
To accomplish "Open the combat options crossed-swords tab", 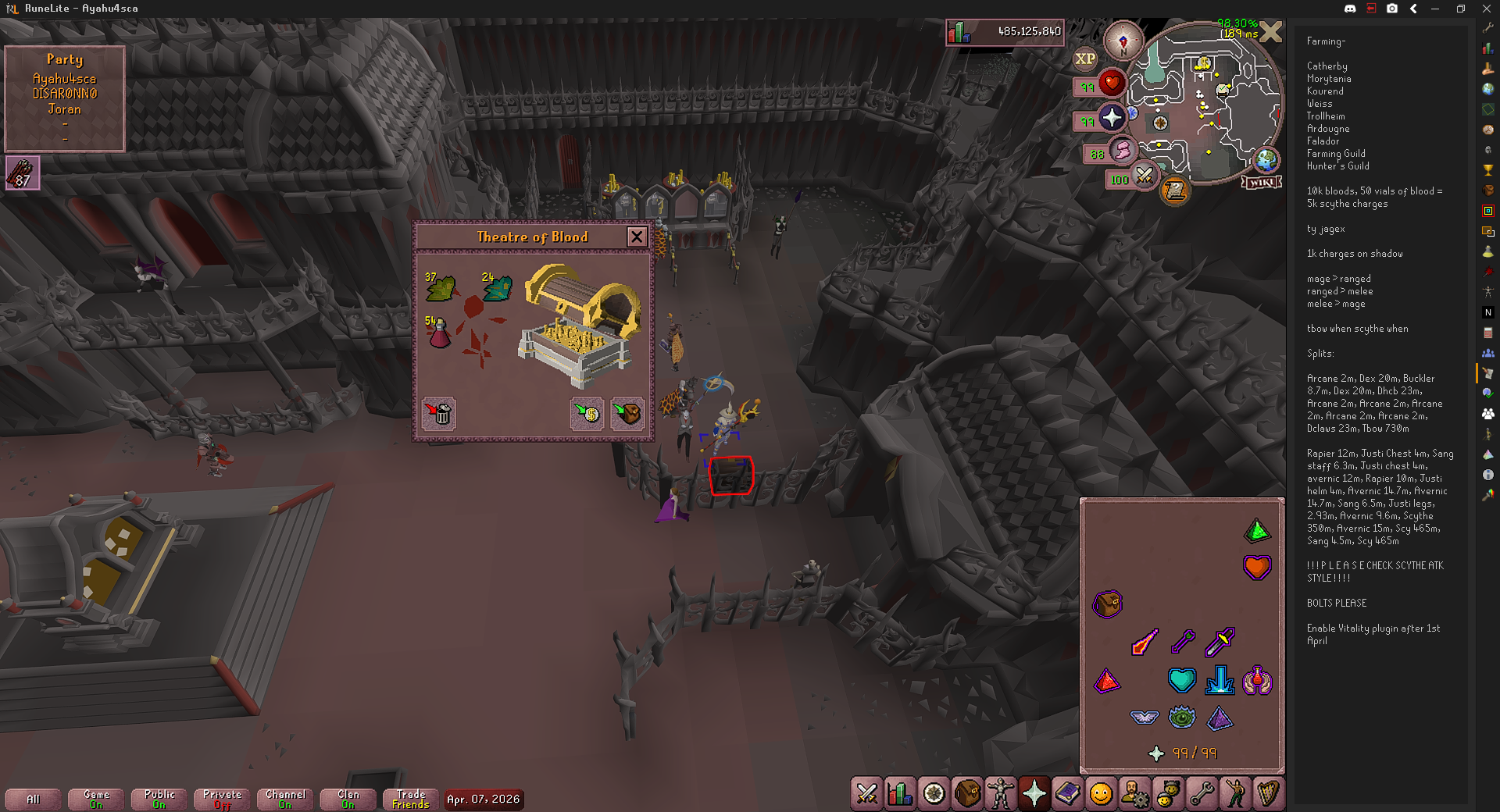I will 866,794.
